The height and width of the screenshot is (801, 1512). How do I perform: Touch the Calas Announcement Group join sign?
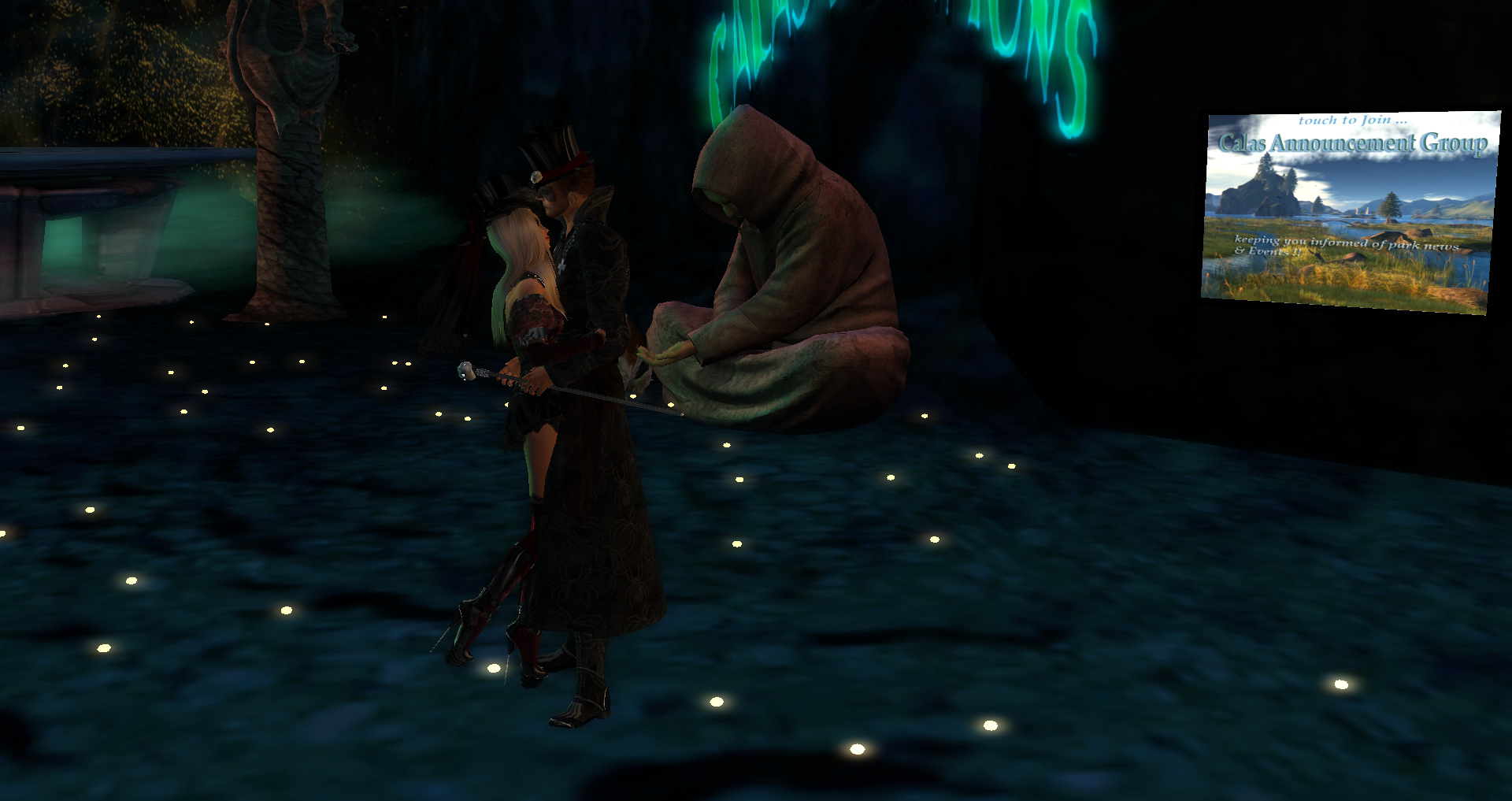(1349, 211)
